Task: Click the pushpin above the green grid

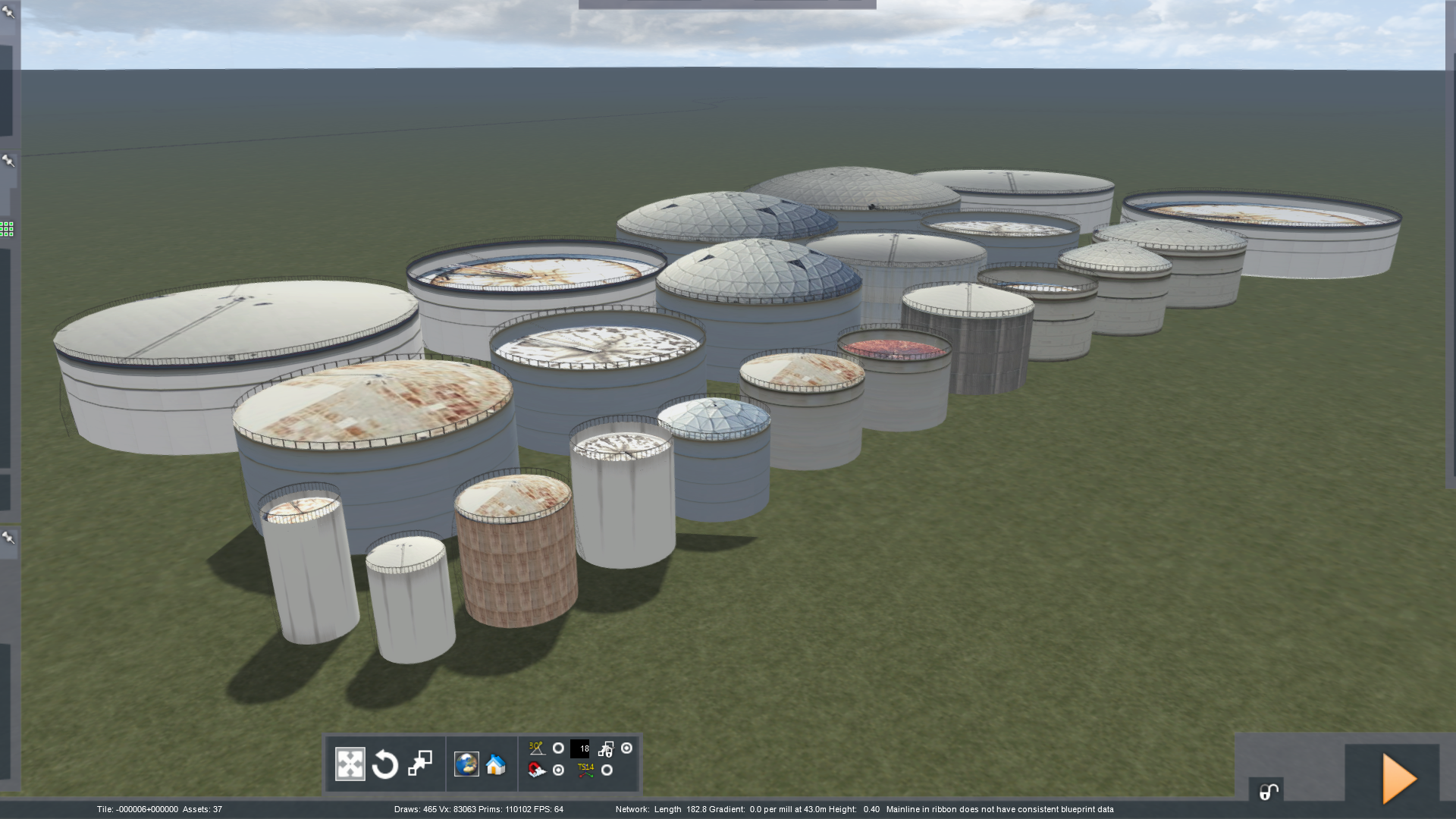Action: pos(8,161)
